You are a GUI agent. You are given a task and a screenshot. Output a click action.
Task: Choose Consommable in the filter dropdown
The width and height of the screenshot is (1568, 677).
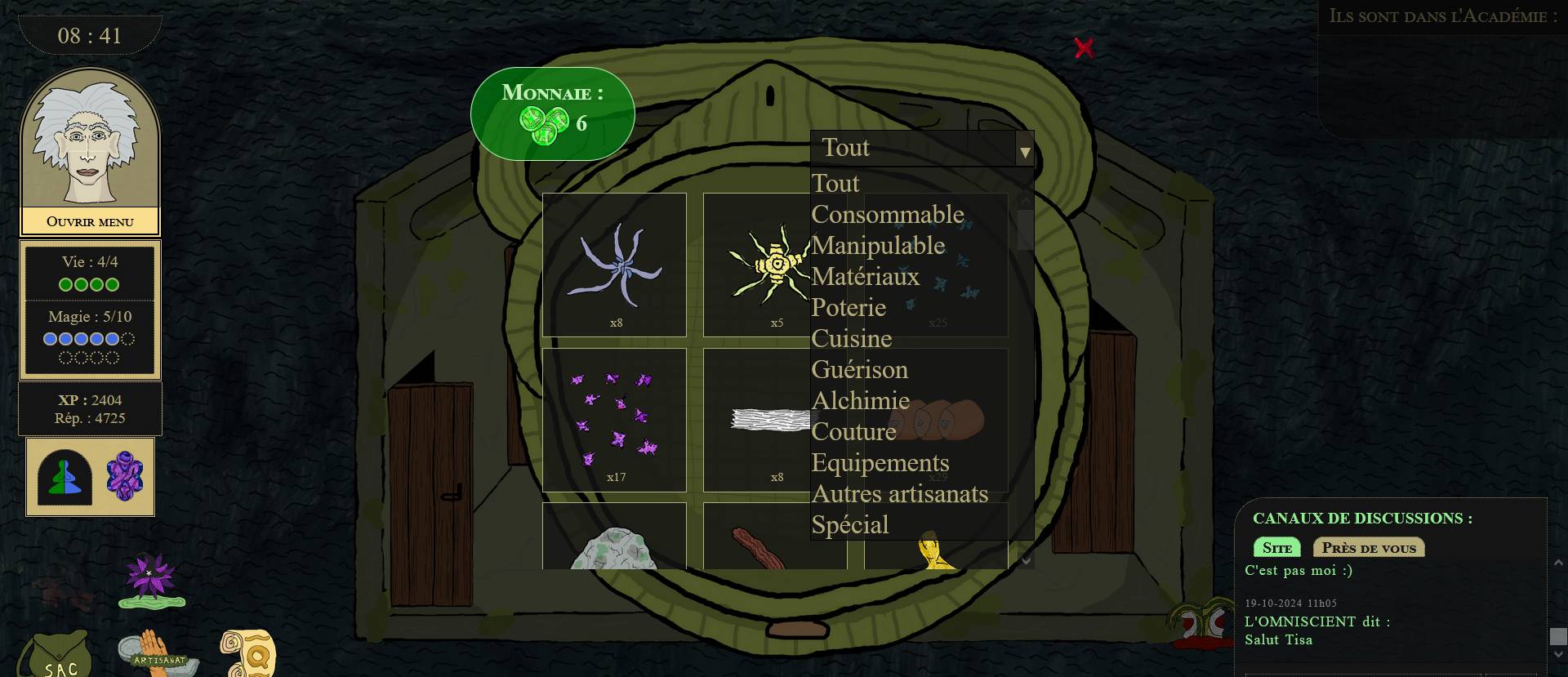pos(887,215)
